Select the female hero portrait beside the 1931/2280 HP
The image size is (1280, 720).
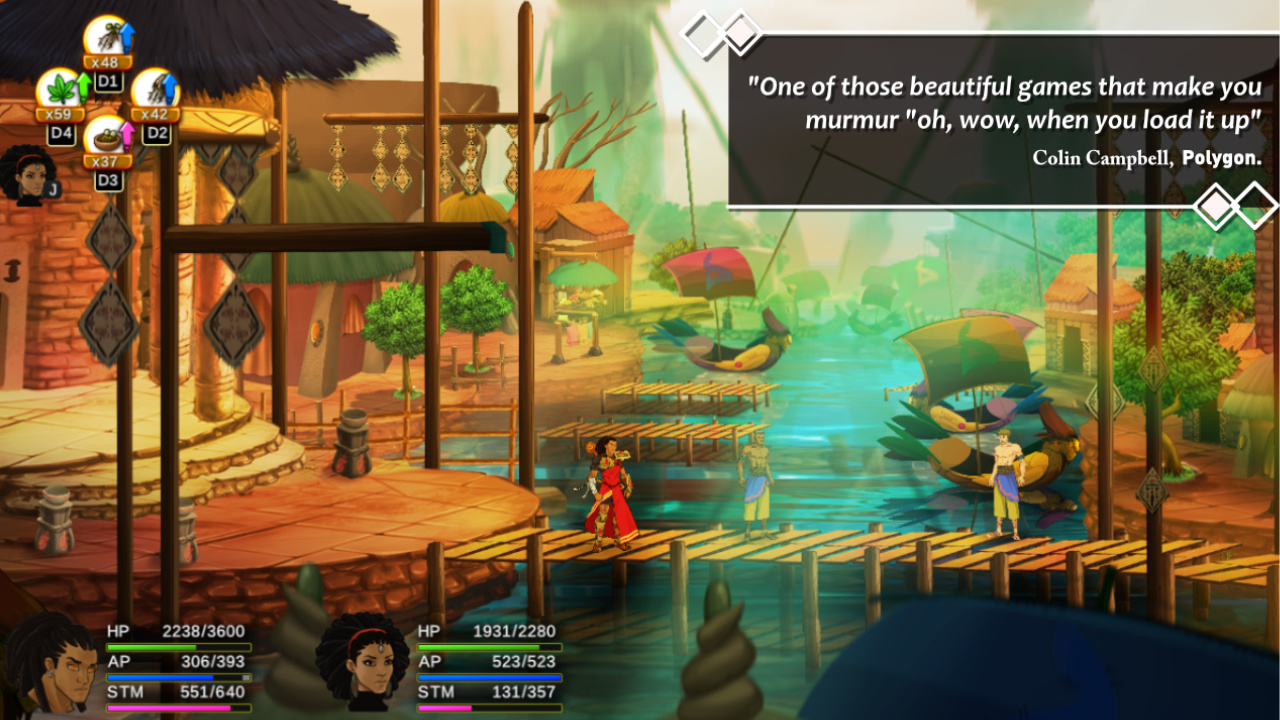(363, 662)
